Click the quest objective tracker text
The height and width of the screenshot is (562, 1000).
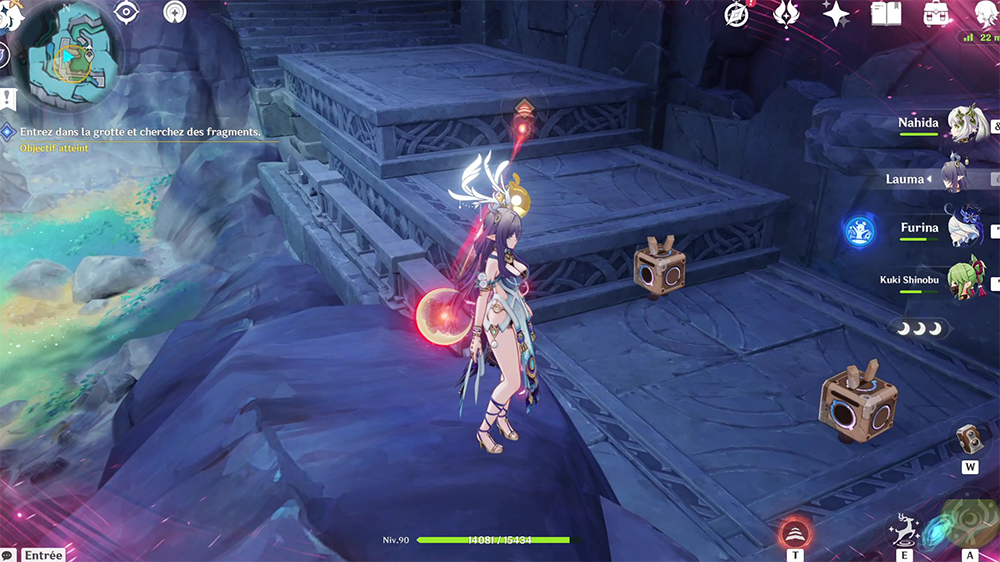[140, 131]
